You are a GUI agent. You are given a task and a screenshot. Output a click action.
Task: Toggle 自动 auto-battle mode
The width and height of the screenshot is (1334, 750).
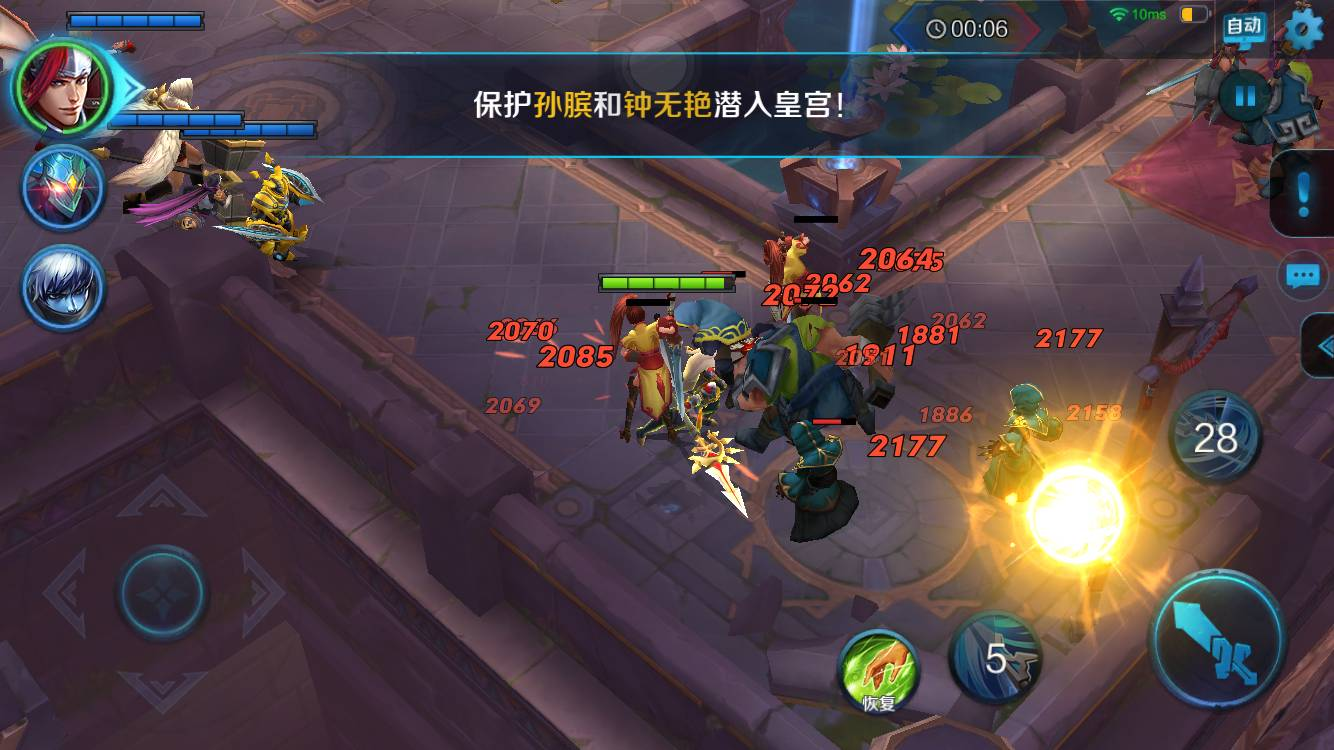[x=1242, y=26]
